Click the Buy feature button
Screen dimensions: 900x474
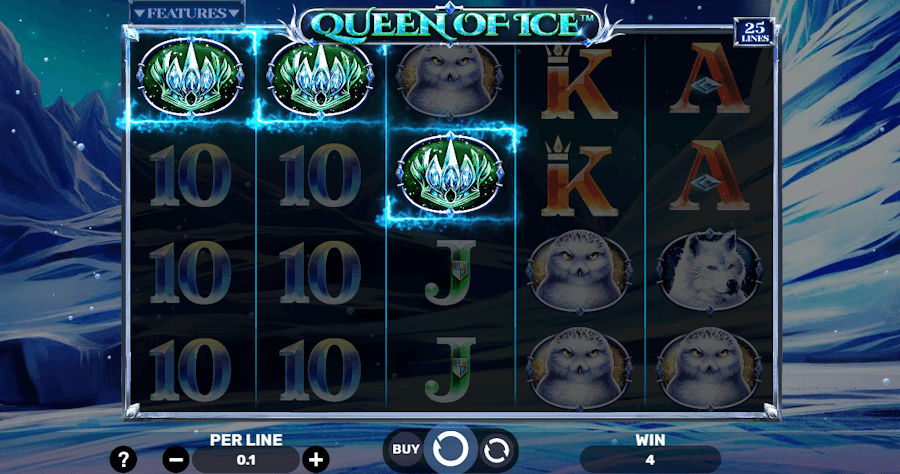[x=405, y=449]
